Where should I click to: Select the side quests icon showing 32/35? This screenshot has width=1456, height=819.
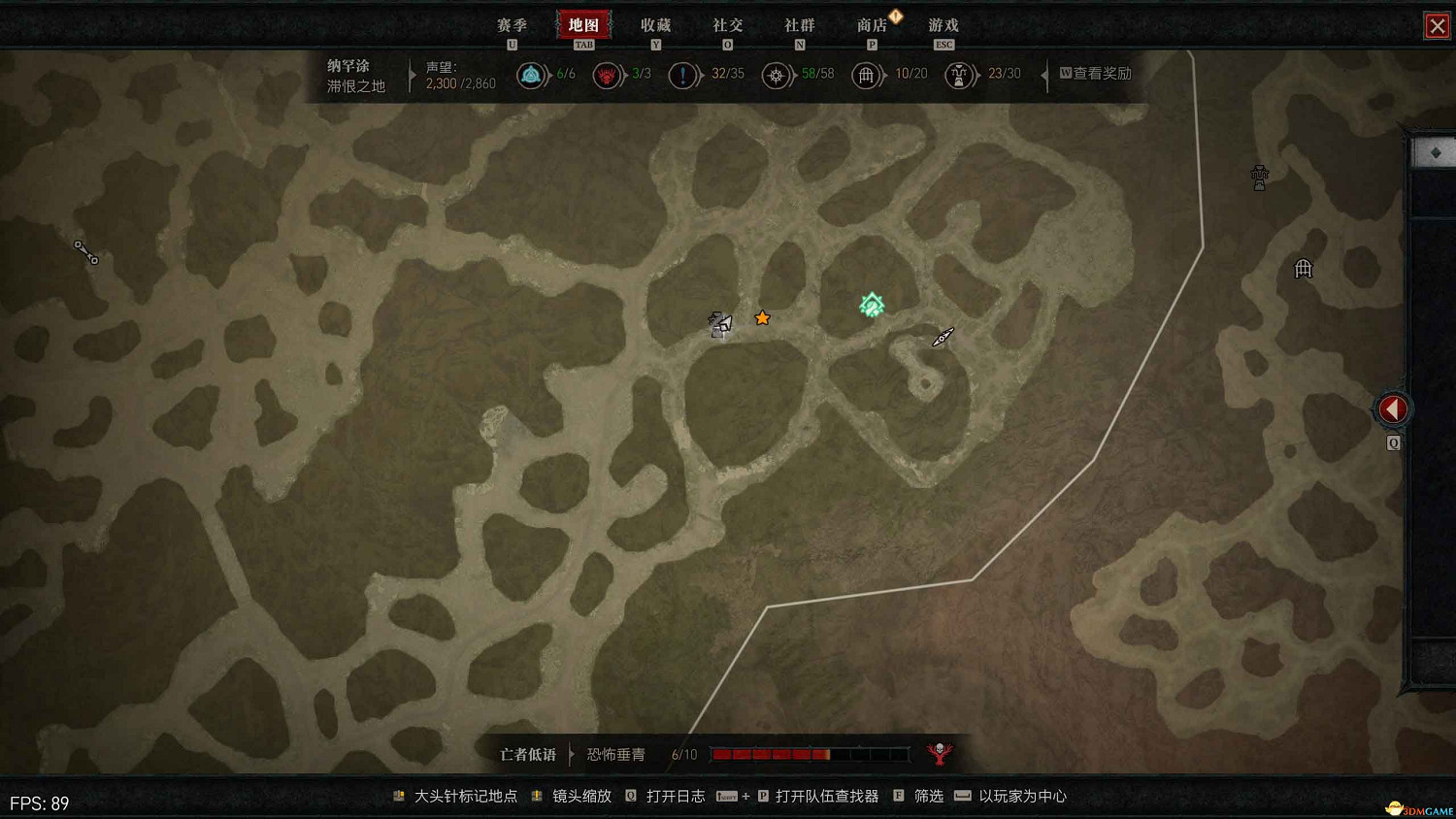(684, 74)
